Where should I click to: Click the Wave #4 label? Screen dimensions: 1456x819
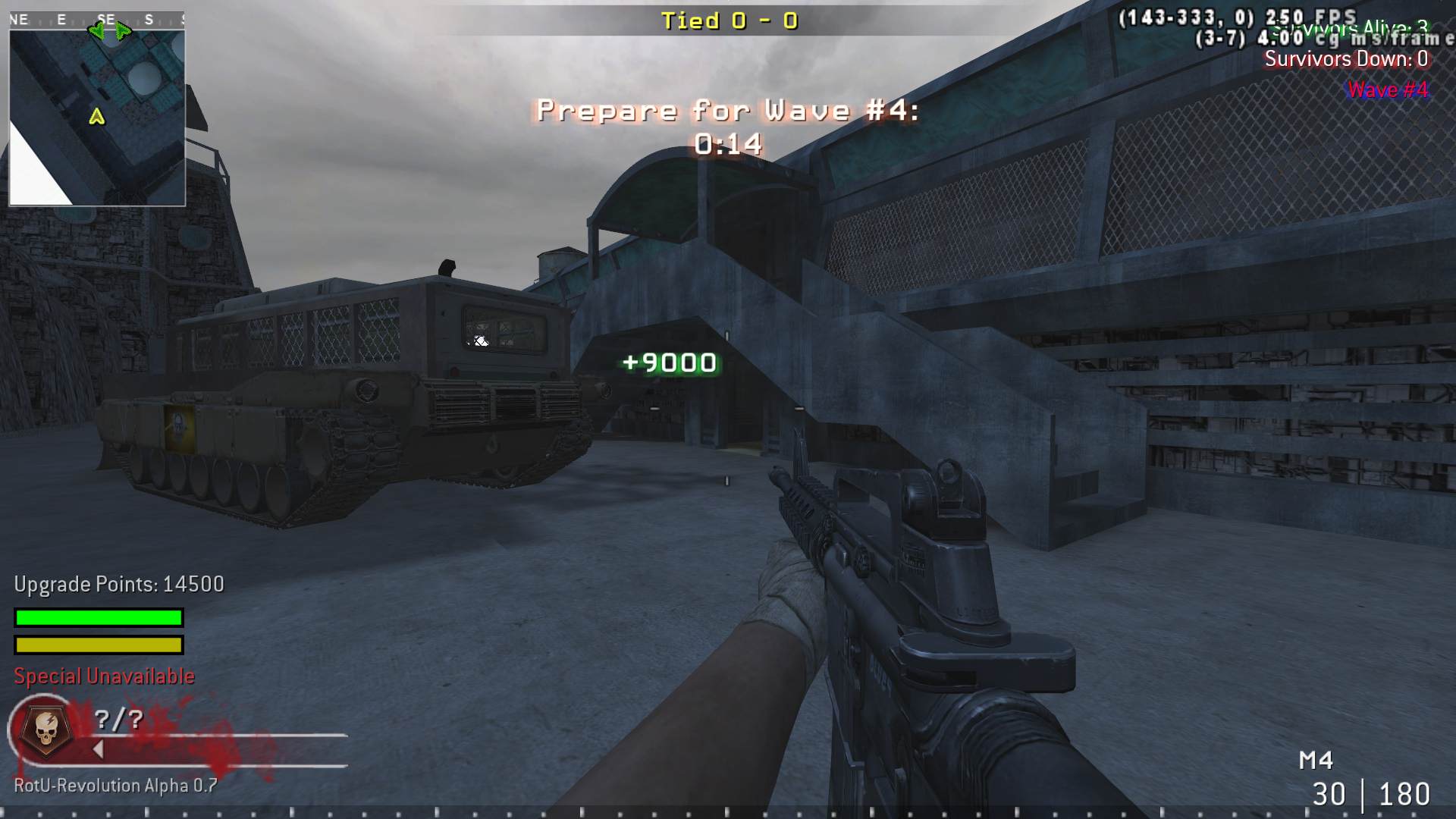[1386, 89]
